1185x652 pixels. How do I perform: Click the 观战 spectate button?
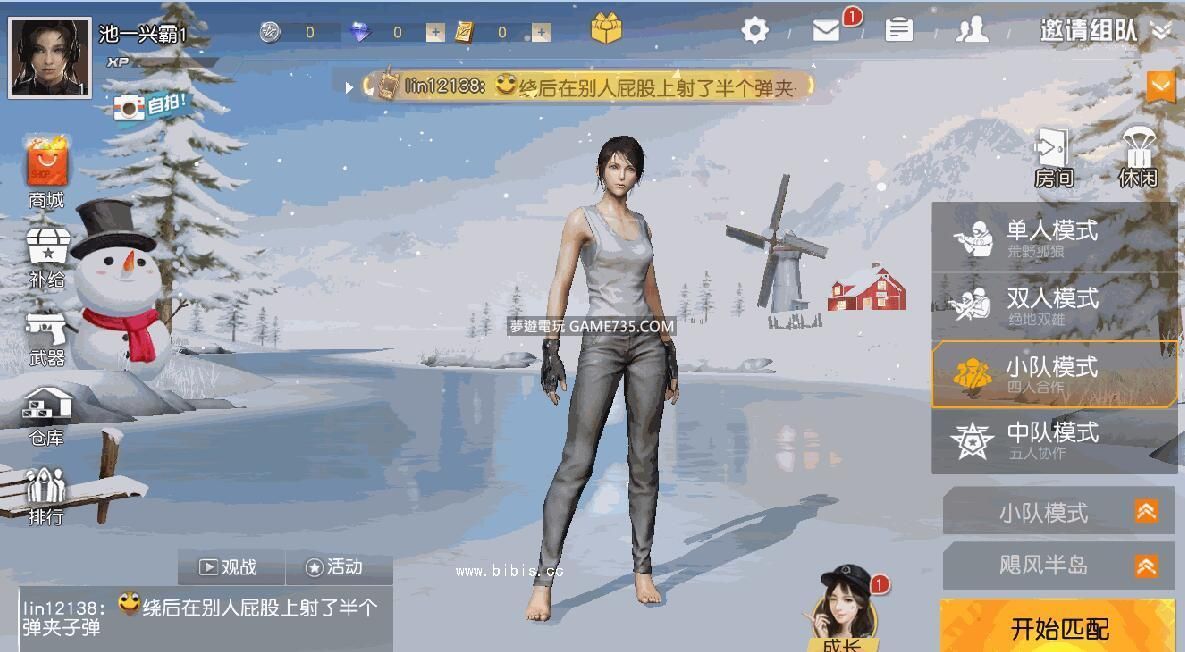point(231,567)
